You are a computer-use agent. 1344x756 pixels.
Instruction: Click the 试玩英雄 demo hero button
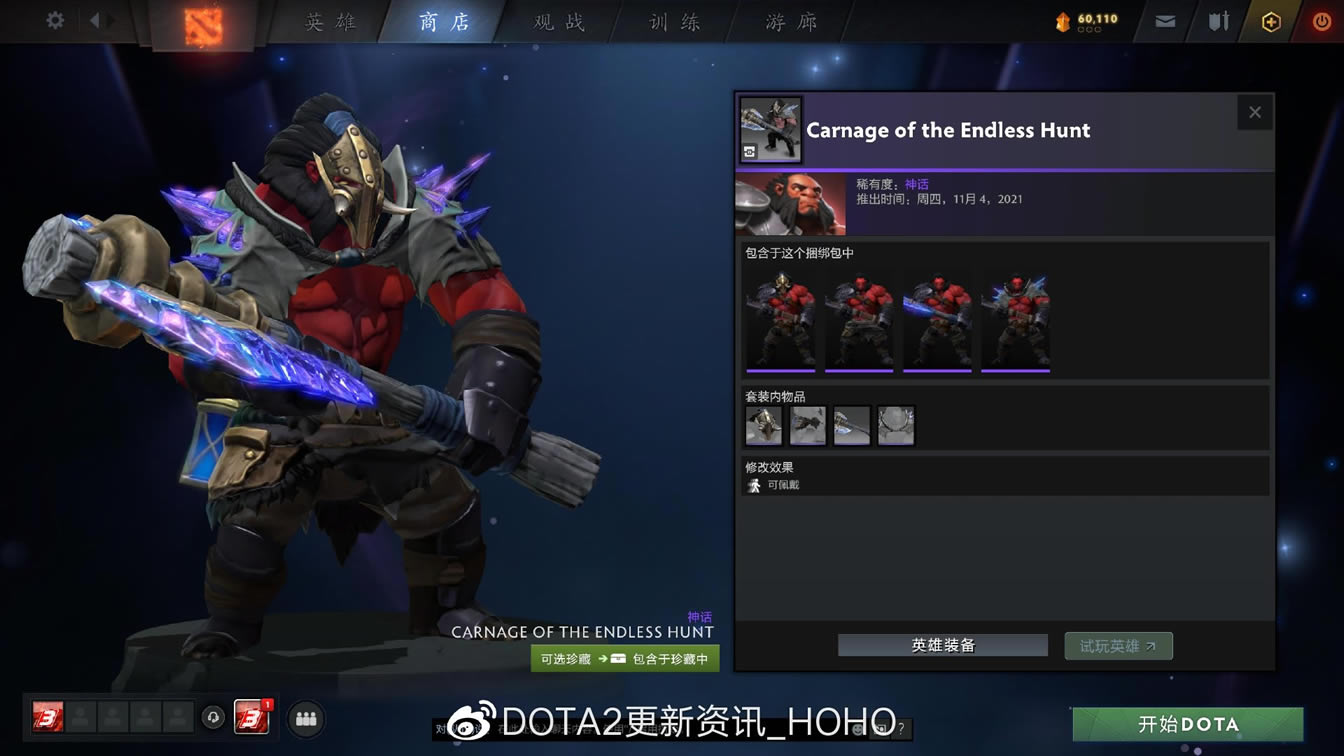[x=1118, y=645]
